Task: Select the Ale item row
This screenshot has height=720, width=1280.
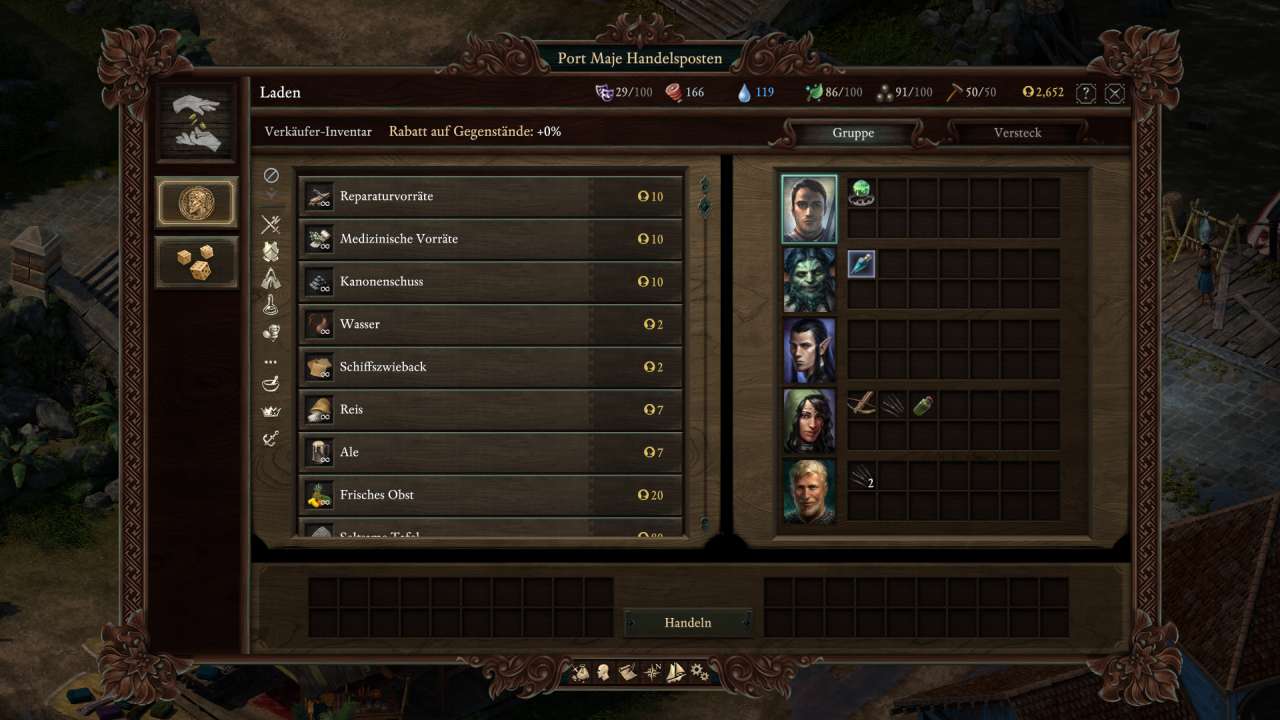Action: [x=490, y=452]
